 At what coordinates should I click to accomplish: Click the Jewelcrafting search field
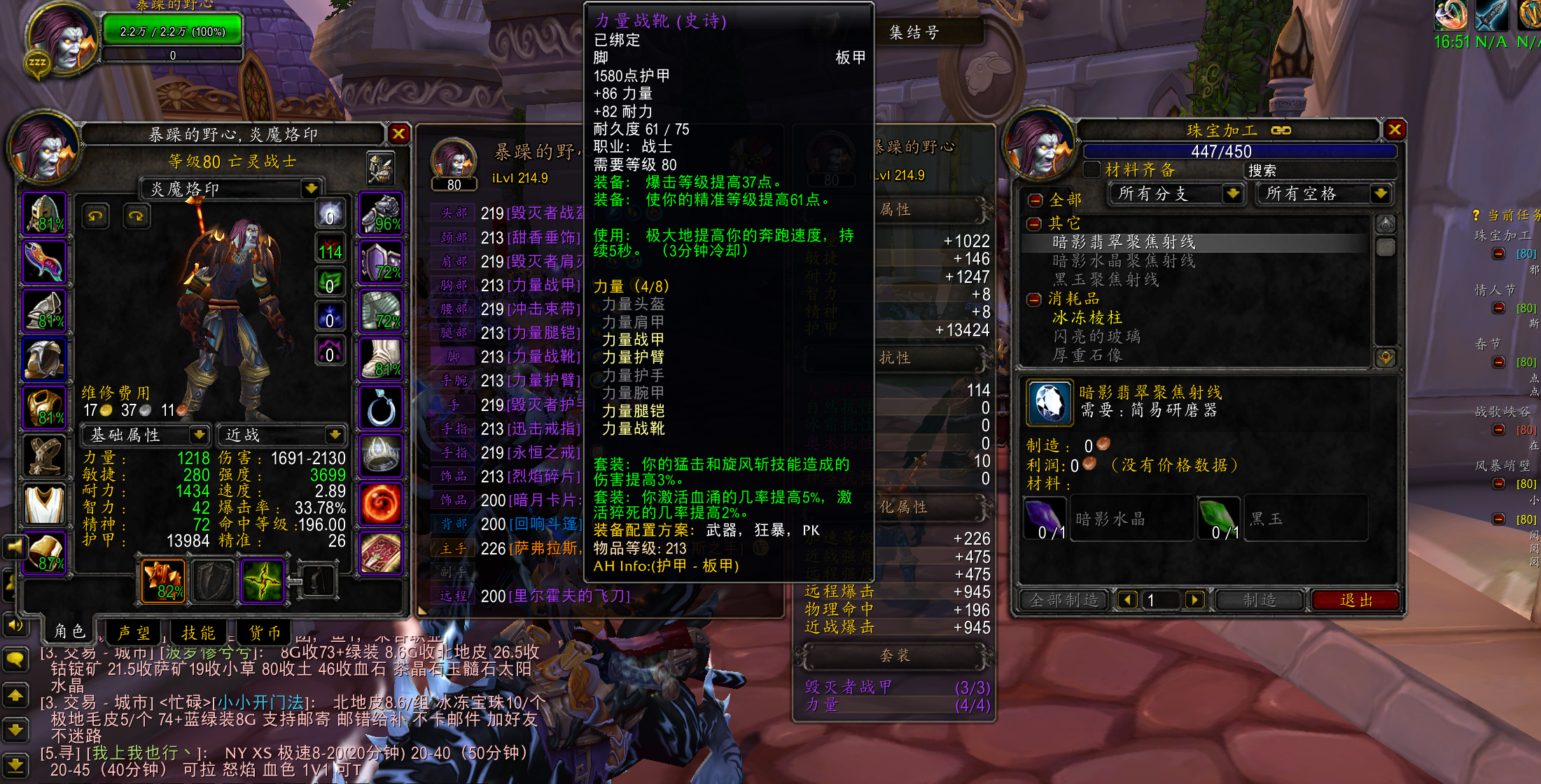point(1318,170)
